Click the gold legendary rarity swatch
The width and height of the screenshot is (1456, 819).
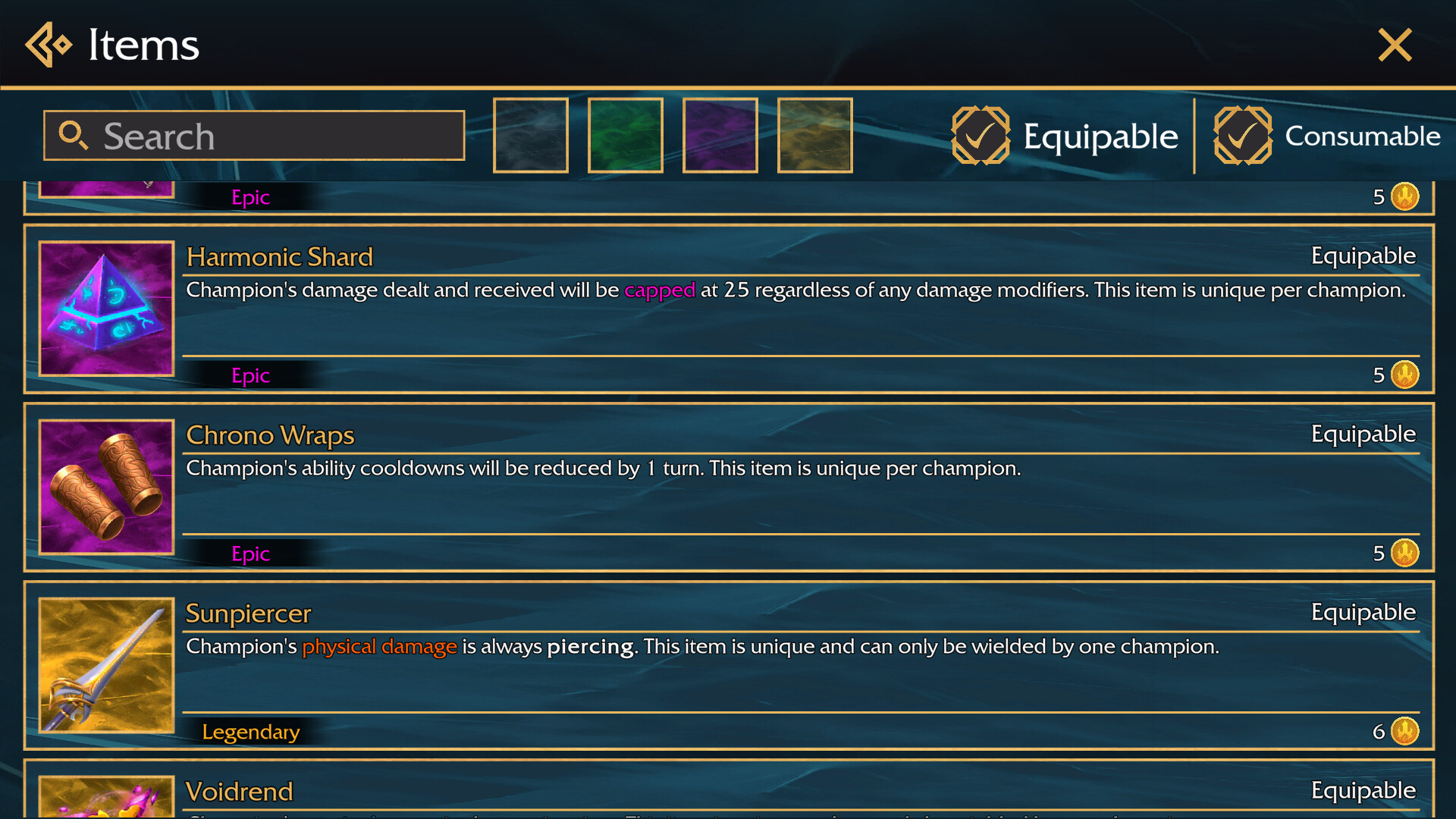(814, 135)
